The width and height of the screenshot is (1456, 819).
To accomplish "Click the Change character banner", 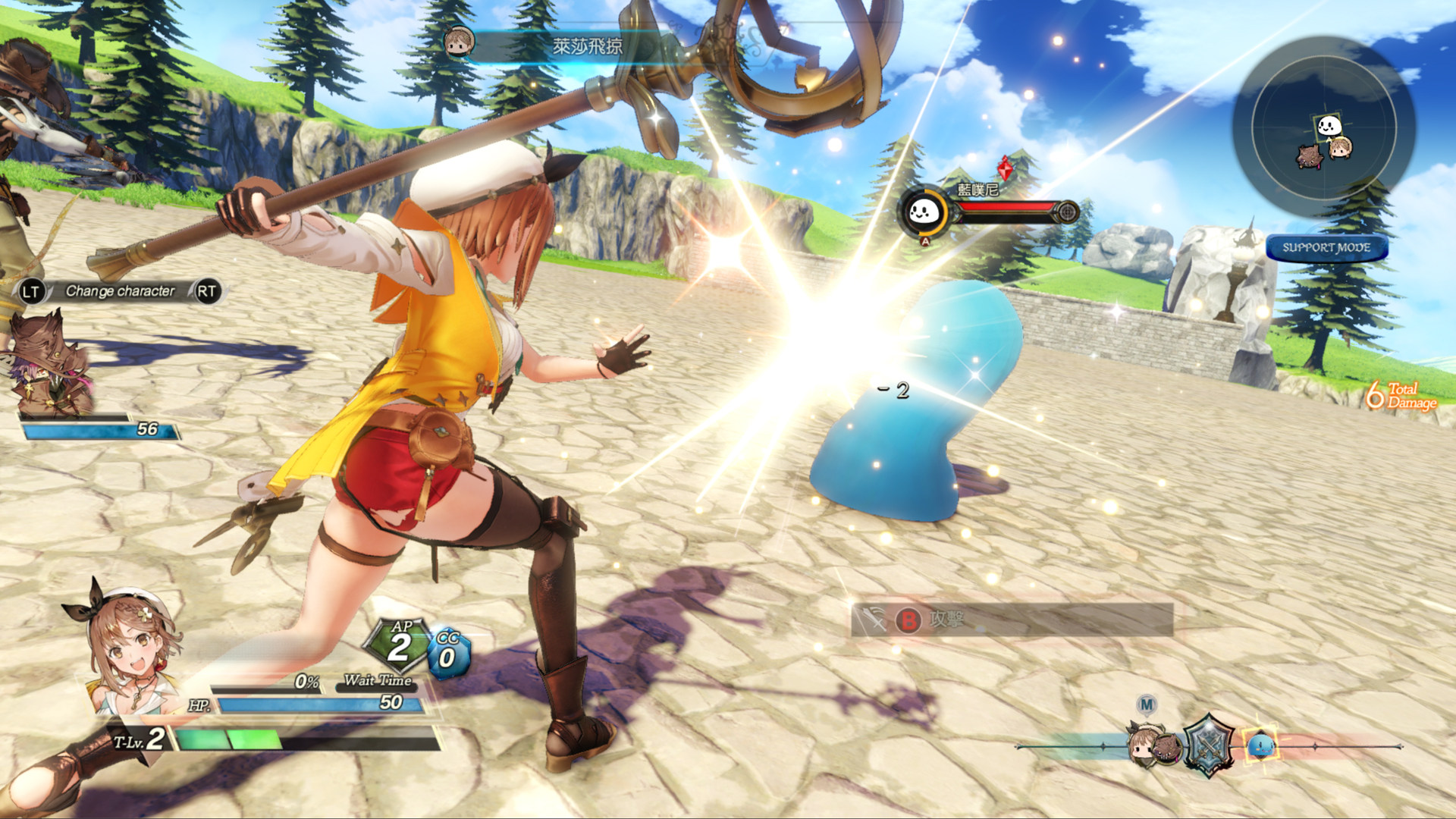I will tap(119, 291).
